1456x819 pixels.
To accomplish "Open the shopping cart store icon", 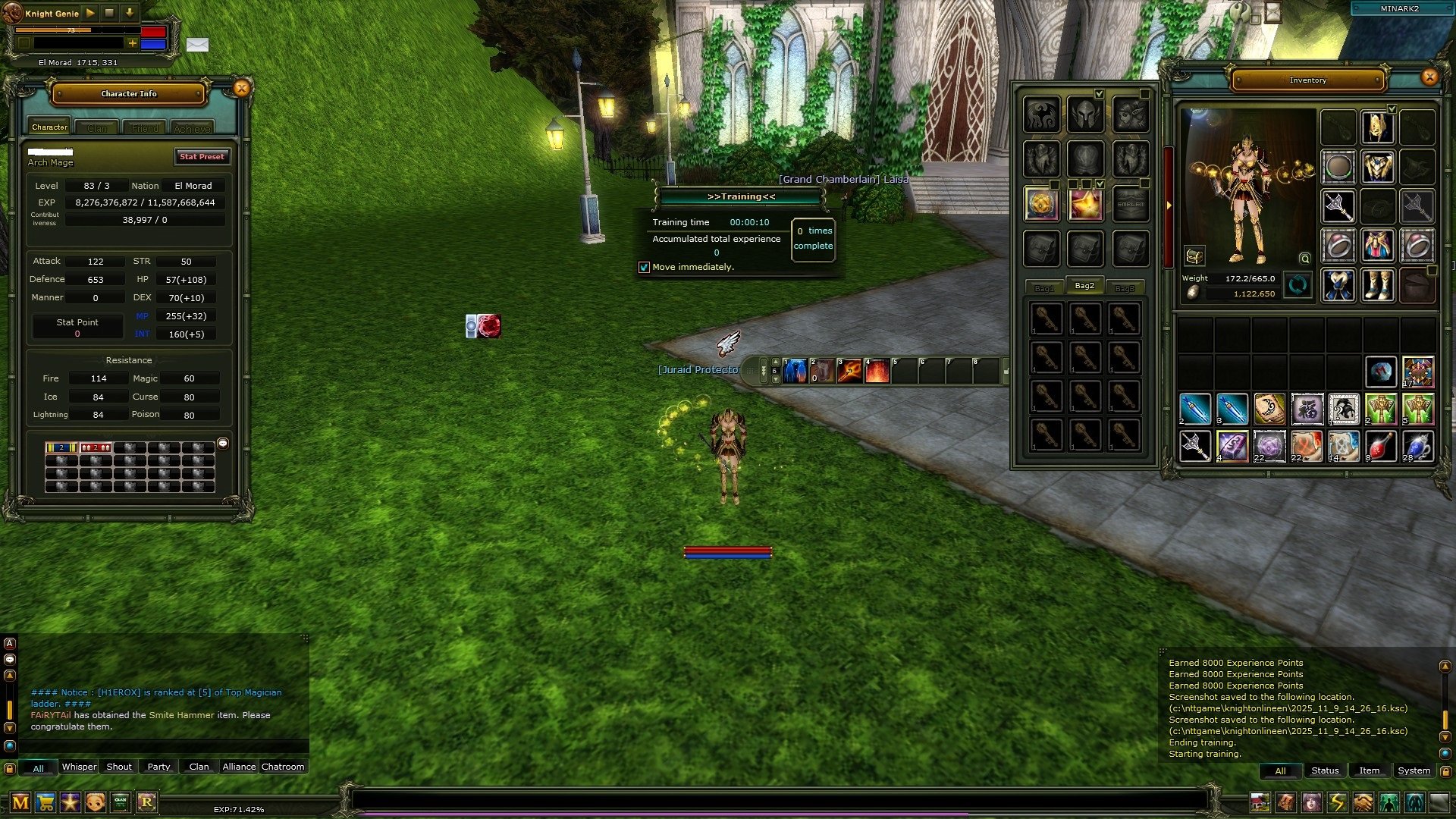I will coord(45,802).
